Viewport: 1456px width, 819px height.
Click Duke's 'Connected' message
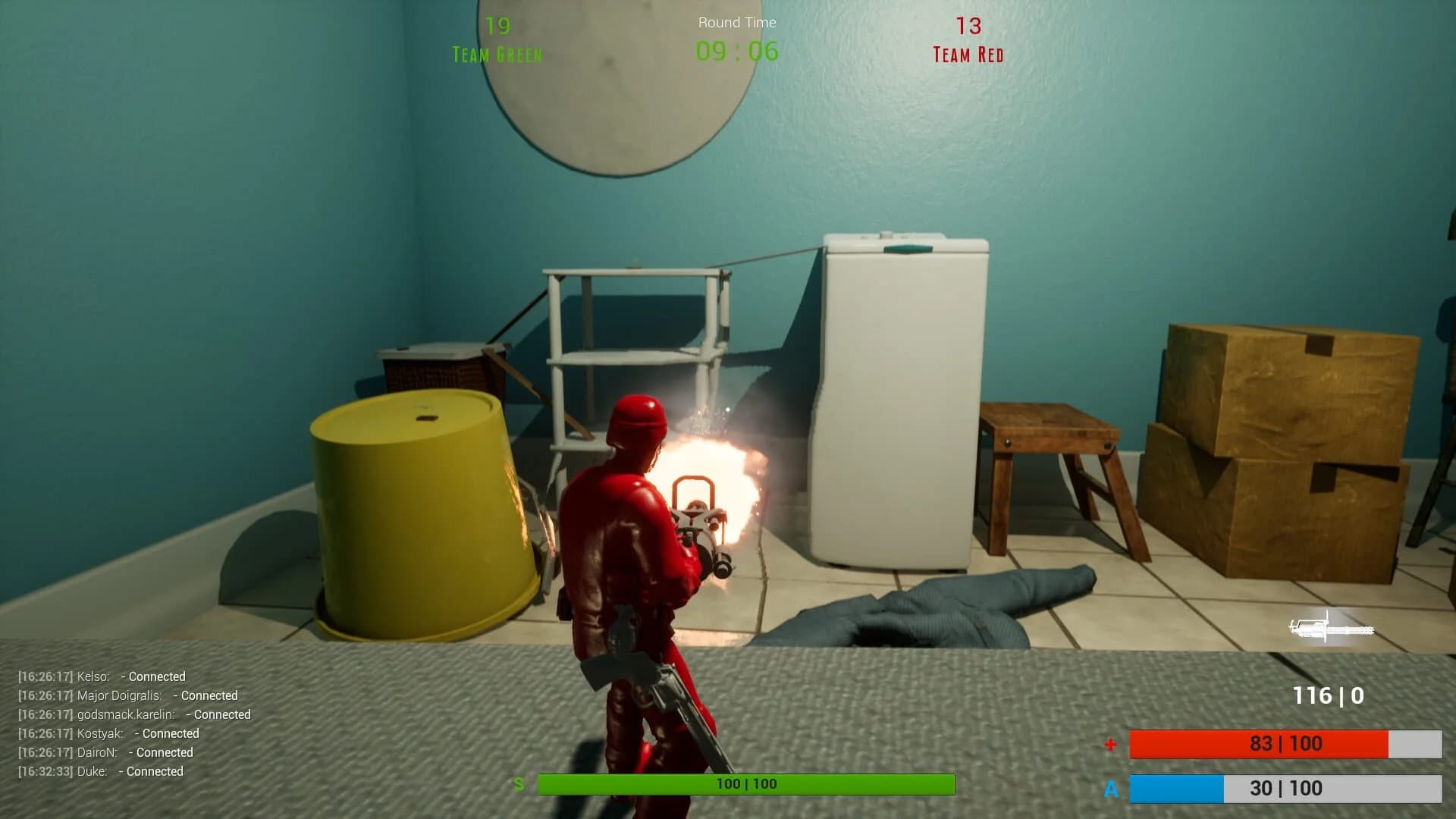154,771
